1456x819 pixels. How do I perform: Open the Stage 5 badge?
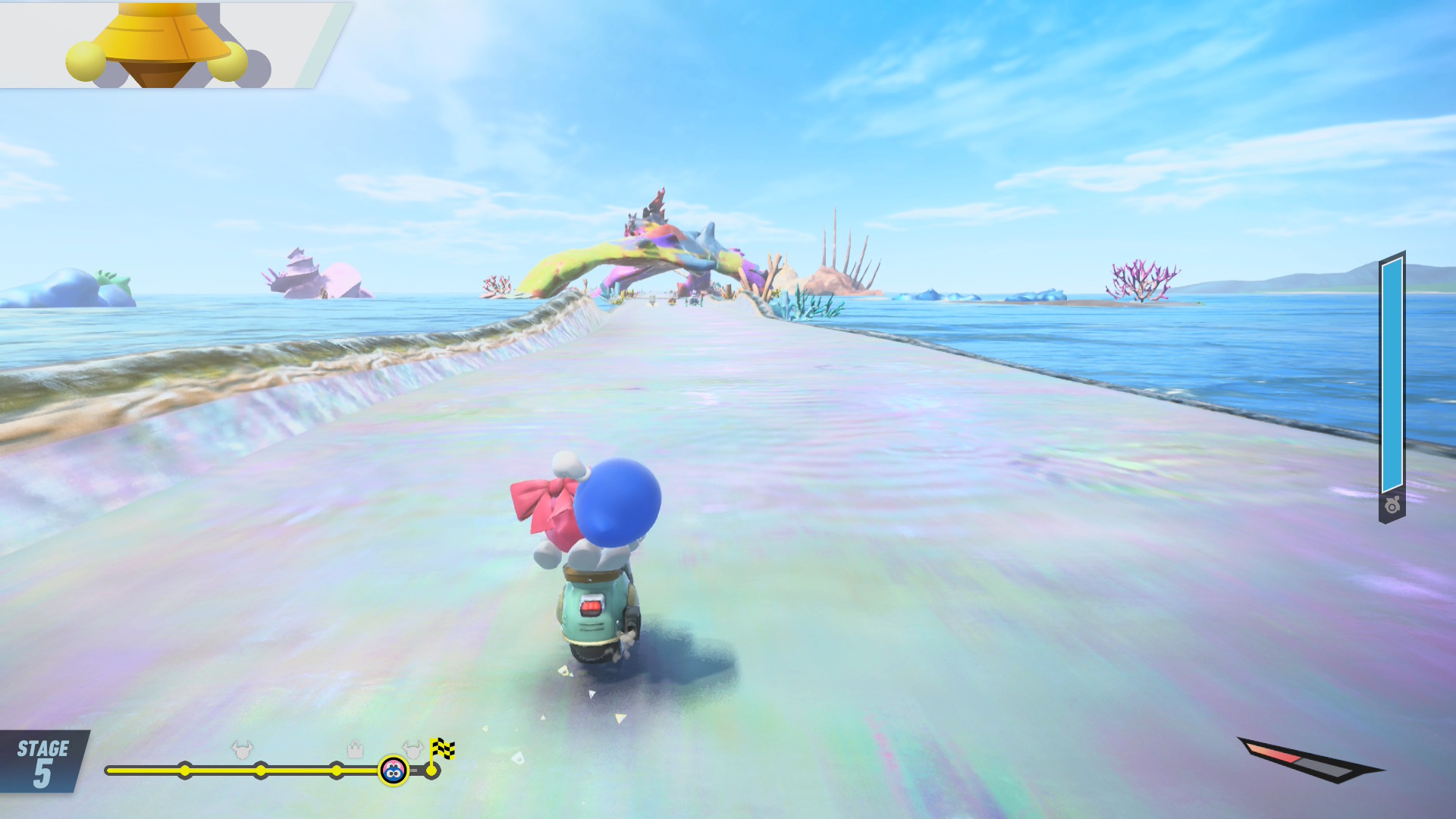click(42, 762)
